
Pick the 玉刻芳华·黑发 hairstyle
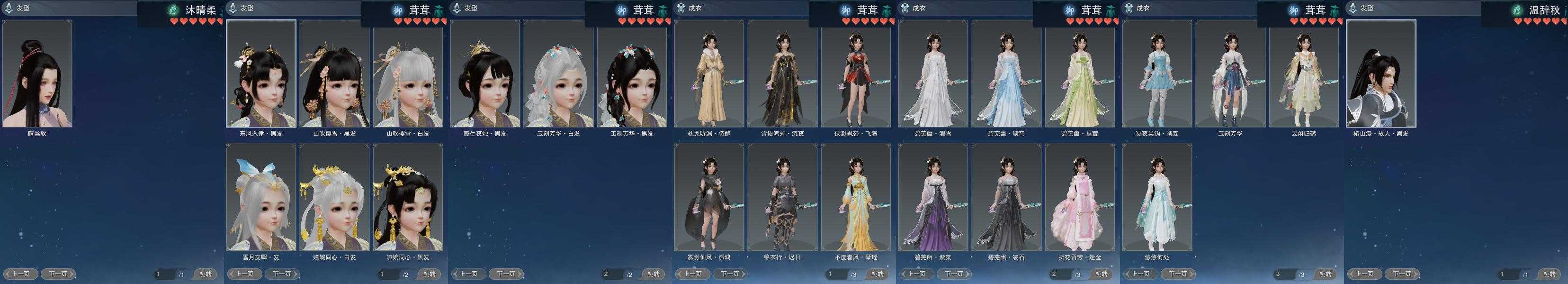coord(631,74)
